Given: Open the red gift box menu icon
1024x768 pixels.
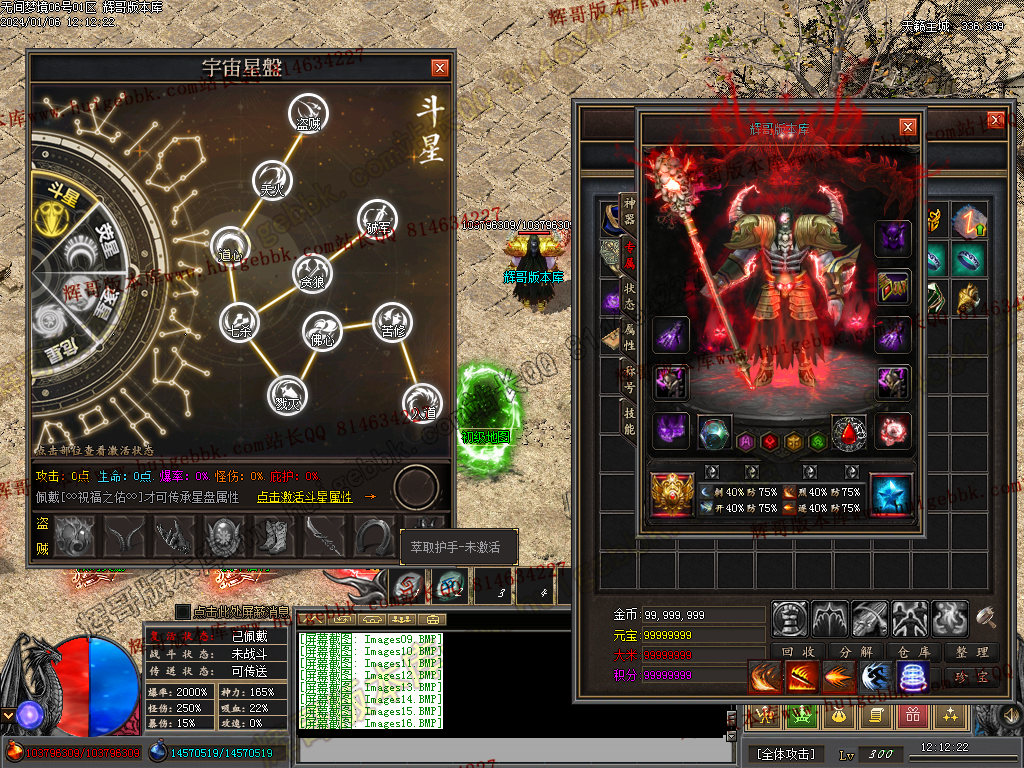Looking at the screenshot, I should pyautogui.click(x=911, y=714).
